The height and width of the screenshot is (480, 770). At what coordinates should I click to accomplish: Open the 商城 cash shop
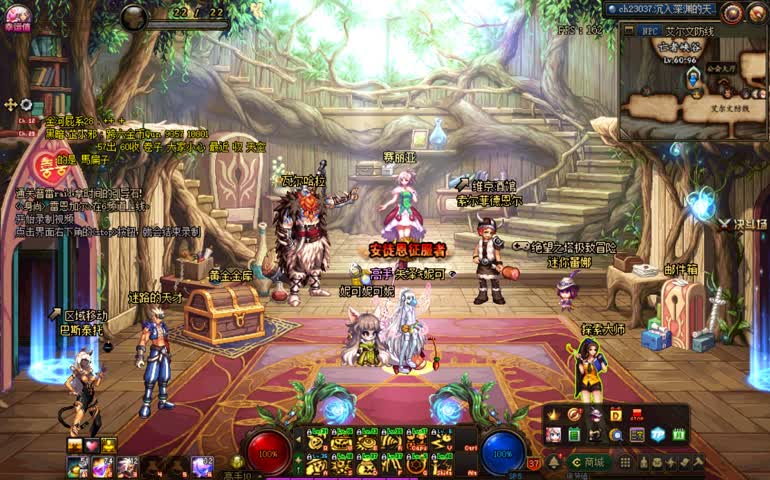click(589, 462)
